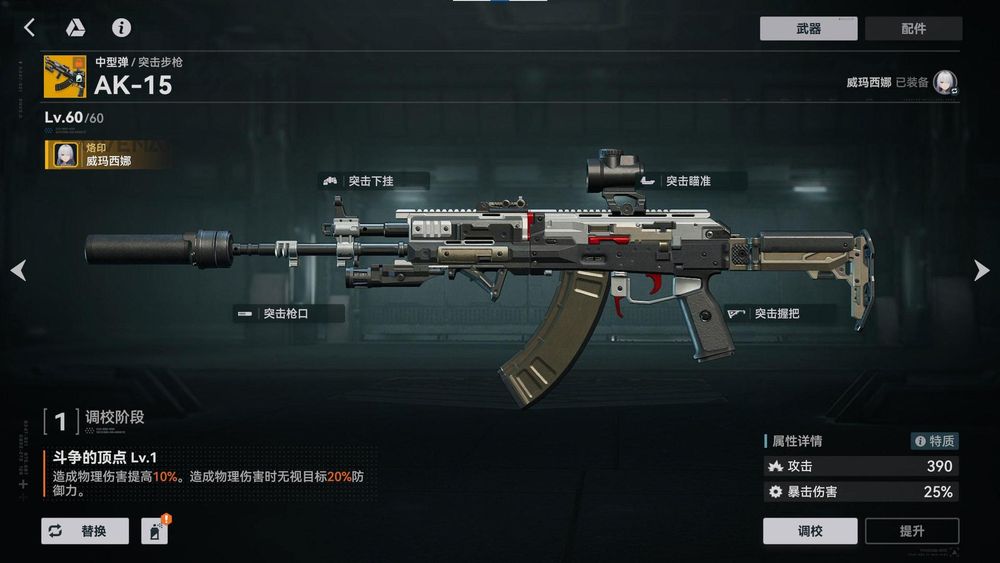
Task: Select the 突击枪口 muzzle slot
Action: [289, 314]
